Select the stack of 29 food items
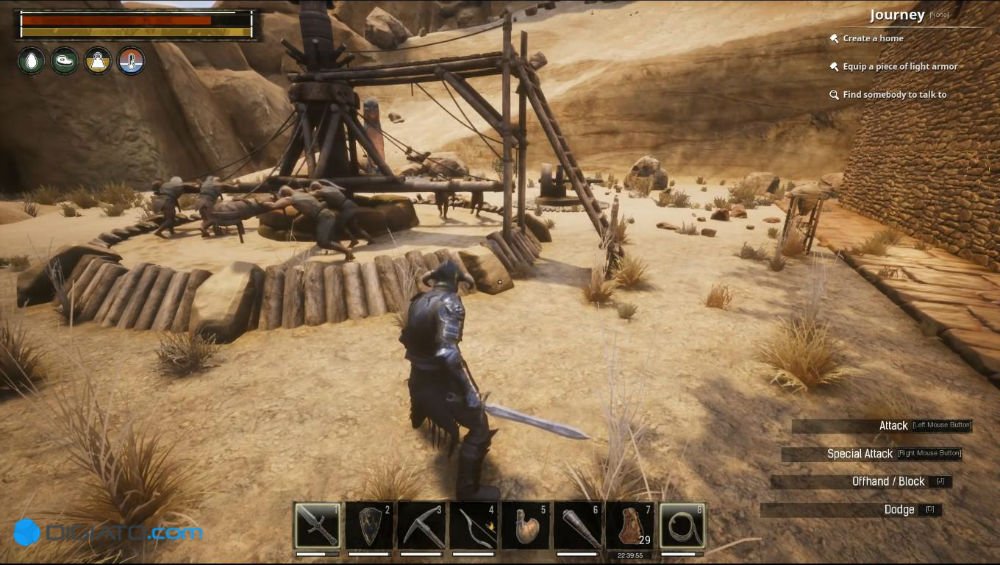Image resolution: width=1000 pixels, height=565 pixels. [630, 525]
